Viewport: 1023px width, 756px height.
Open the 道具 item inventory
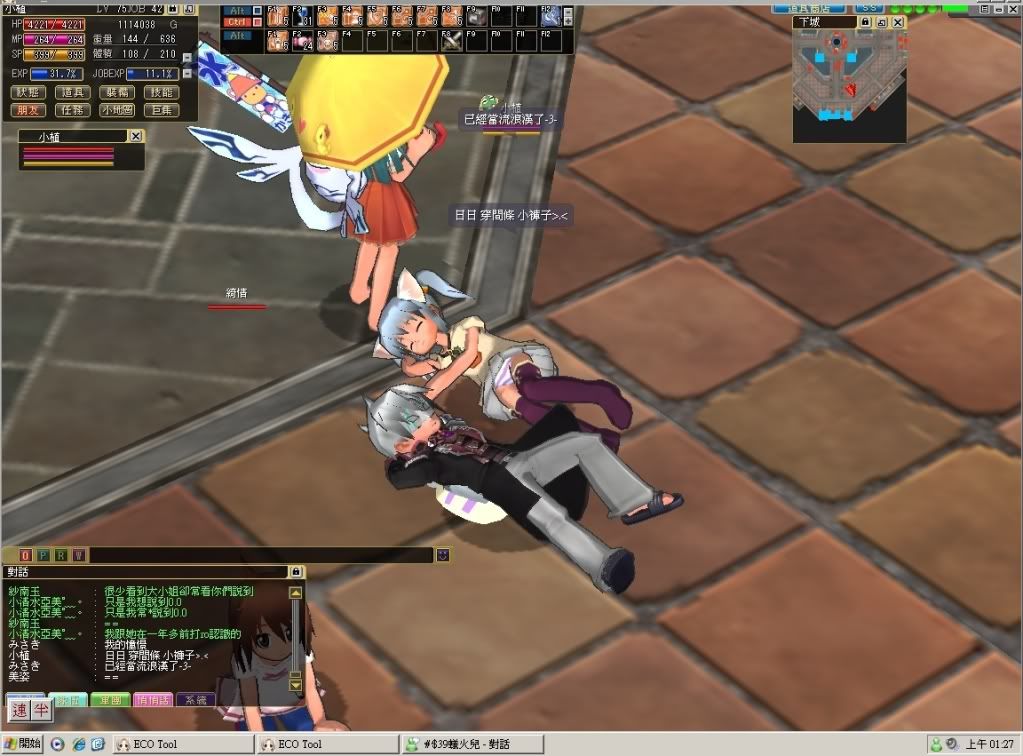click(x=73, y=92)
